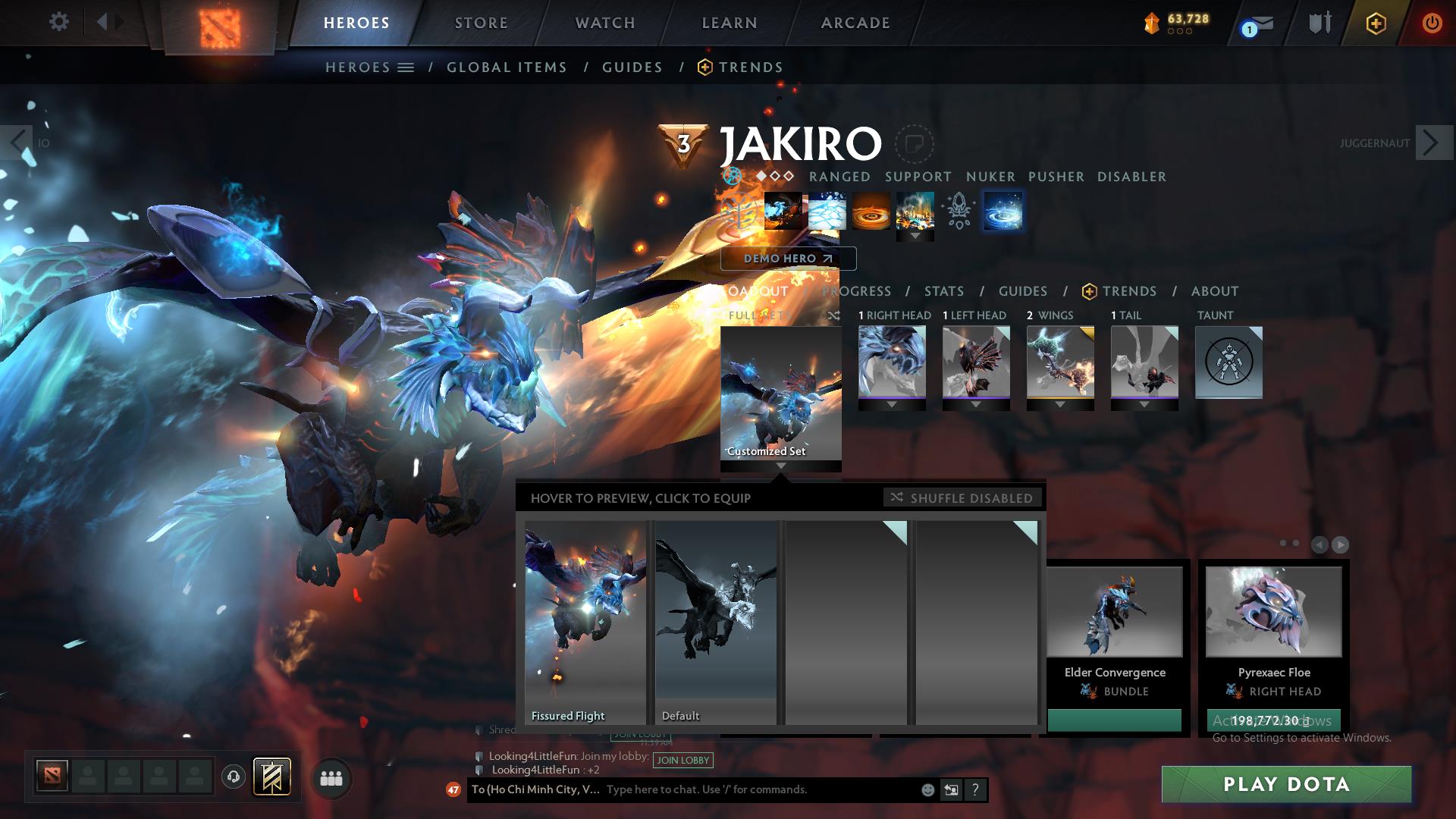Open the settings gear menu
Image resolution: width=1456 pixels, height=819 pixels.
pos(58,22)
